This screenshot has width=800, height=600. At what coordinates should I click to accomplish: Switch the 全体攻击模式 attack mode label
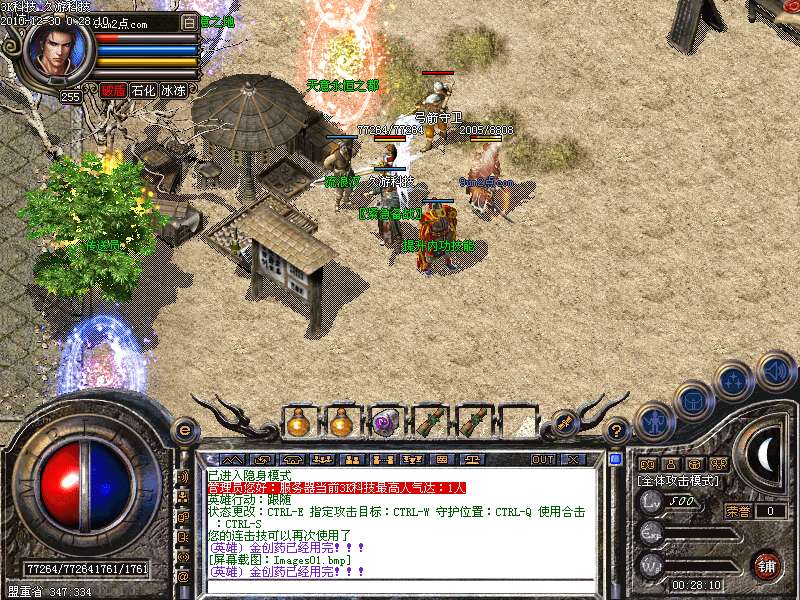coord(678,481)
